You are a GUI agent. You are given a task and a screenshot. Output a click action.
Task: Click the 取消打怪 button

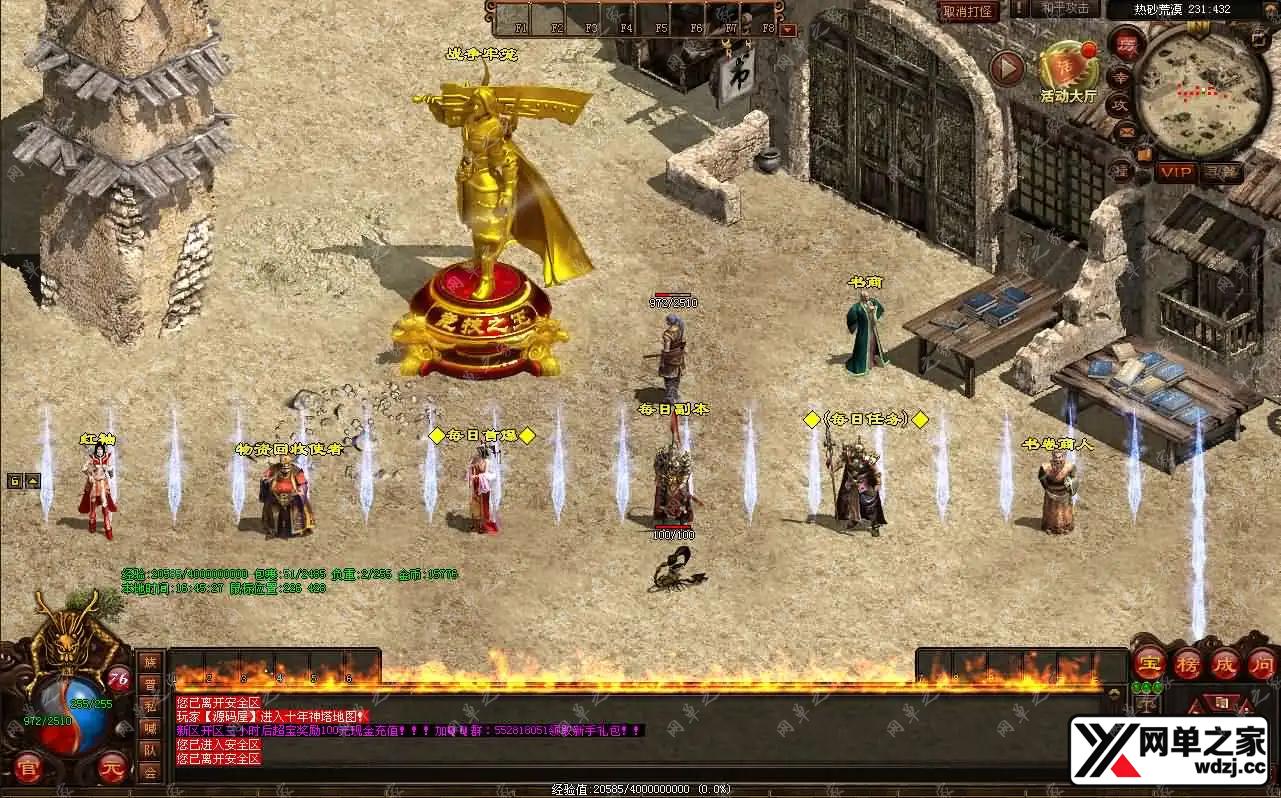tap(968, 11)
